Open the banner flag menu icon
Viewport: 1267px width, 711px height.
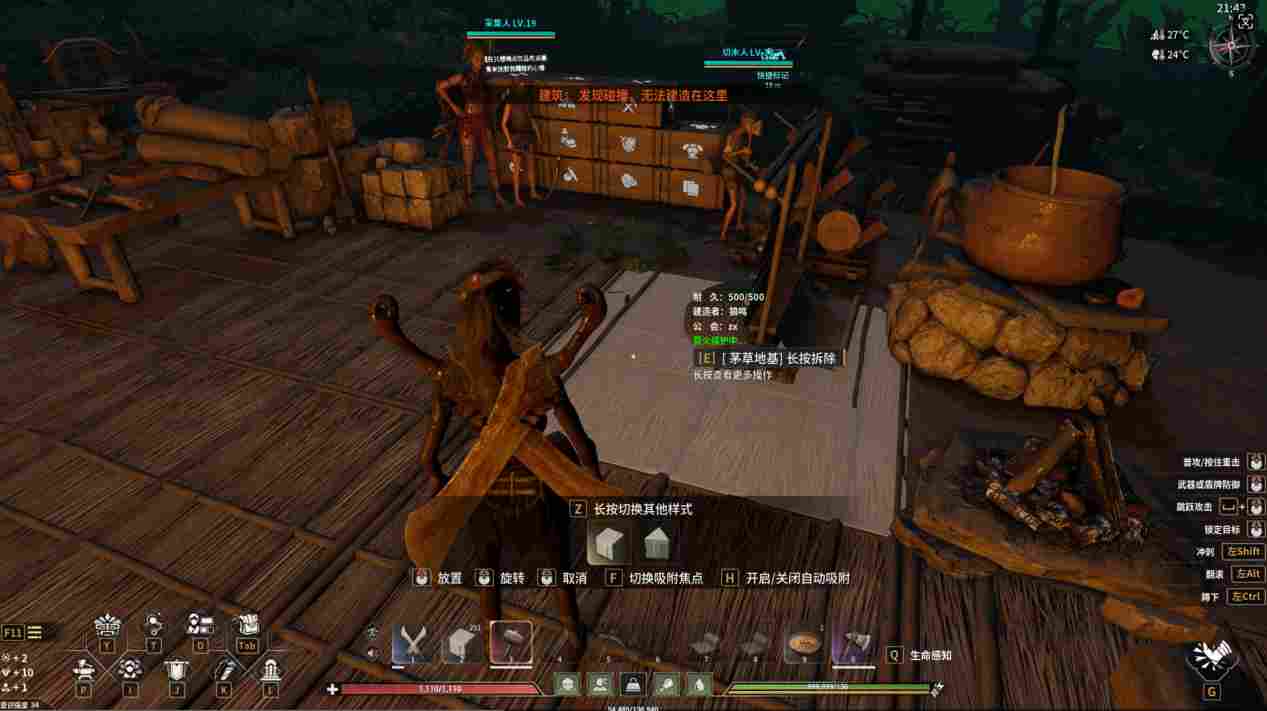pos(176,670)
